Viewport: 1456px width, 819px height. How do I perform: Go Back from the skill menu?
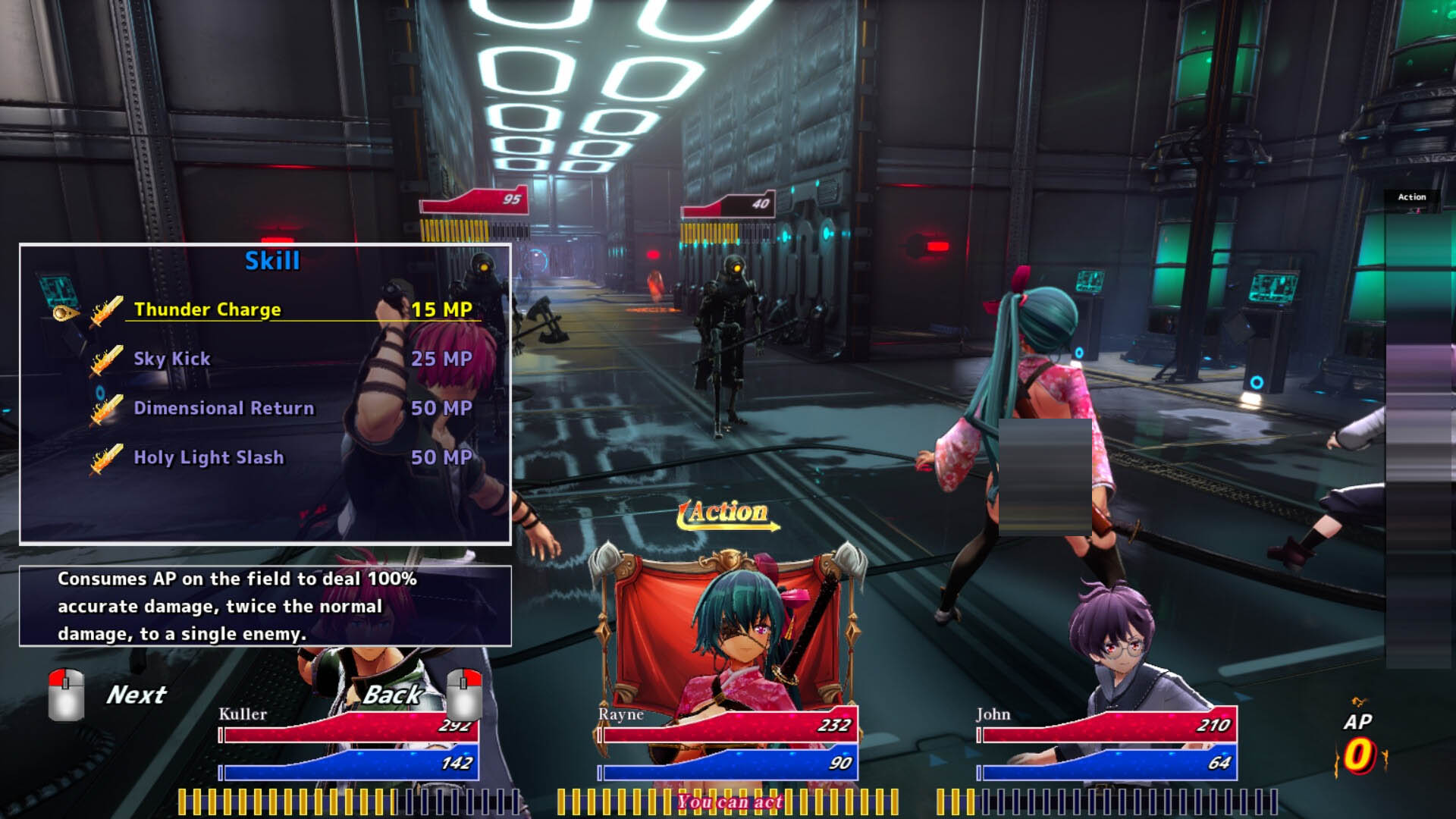pyautogui.click(x=393, y=694)
